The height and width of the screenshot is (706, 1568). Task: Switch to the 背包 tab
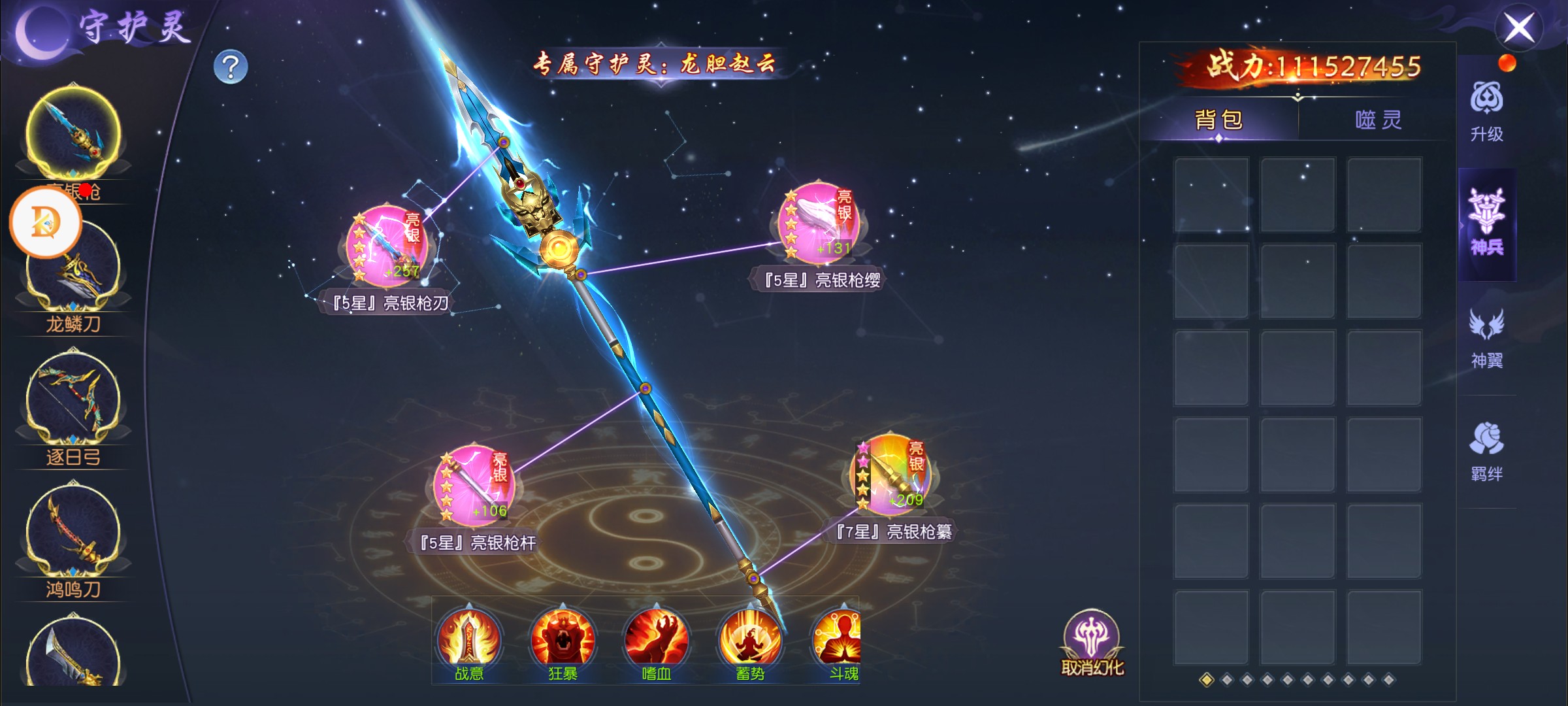(x=1218, y=120)
